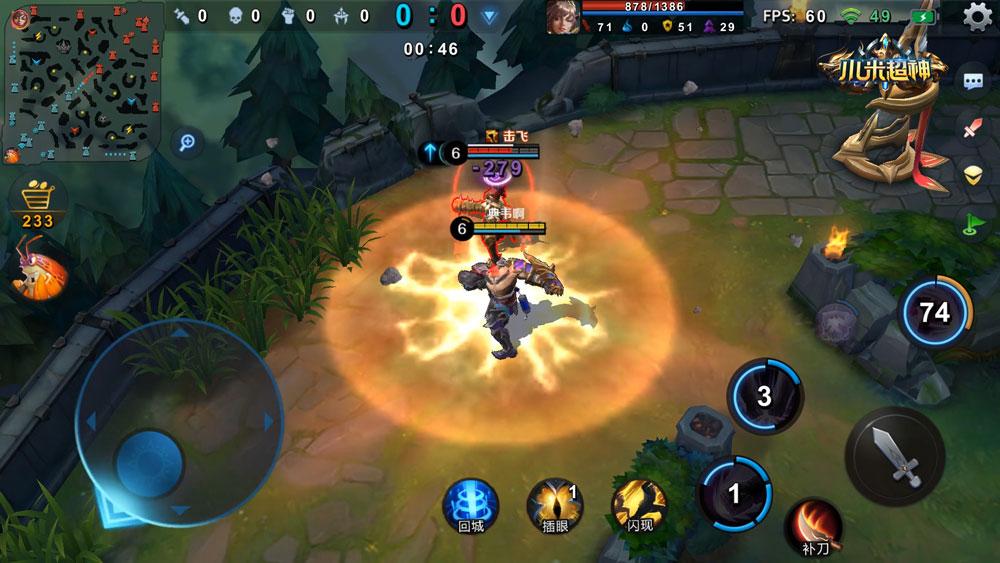The image size is (1000, 563).
Task: Trigger the 补刀 last-hit button
Action: pyautogui.click(x=812, y=524)
